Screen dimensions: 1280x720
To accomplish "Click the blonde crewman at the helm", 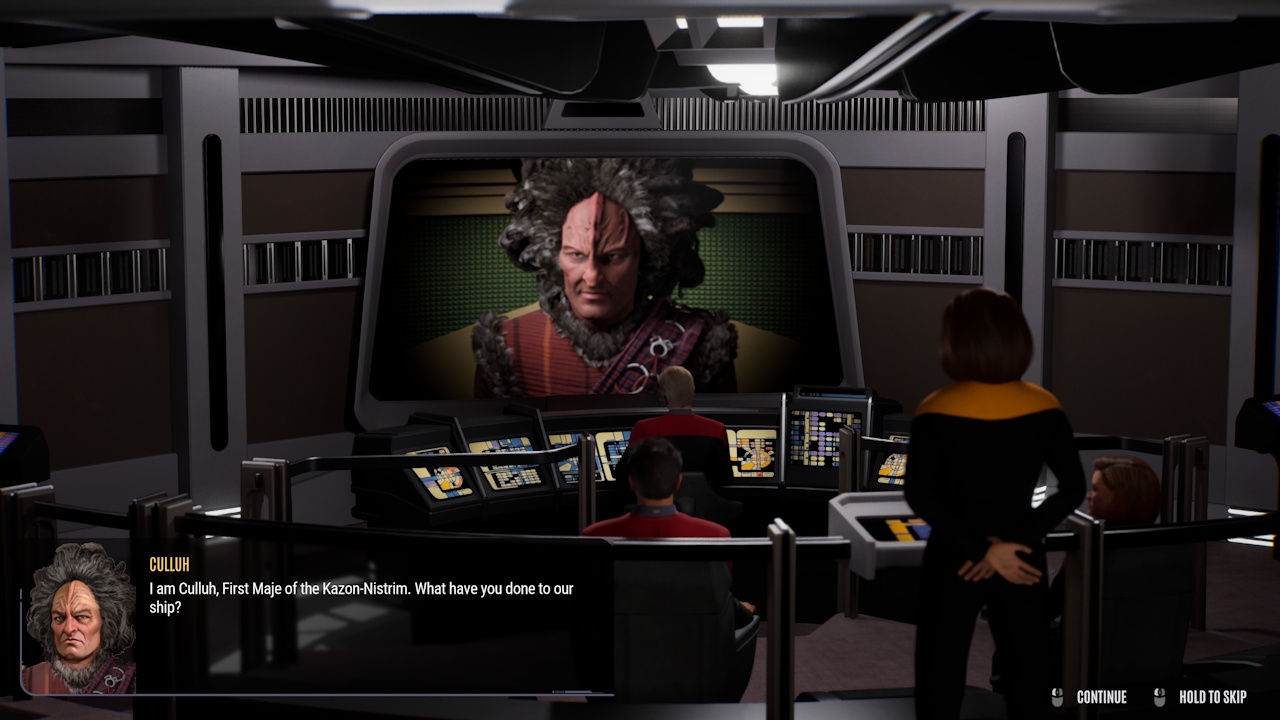I will (x=675, y=390).
